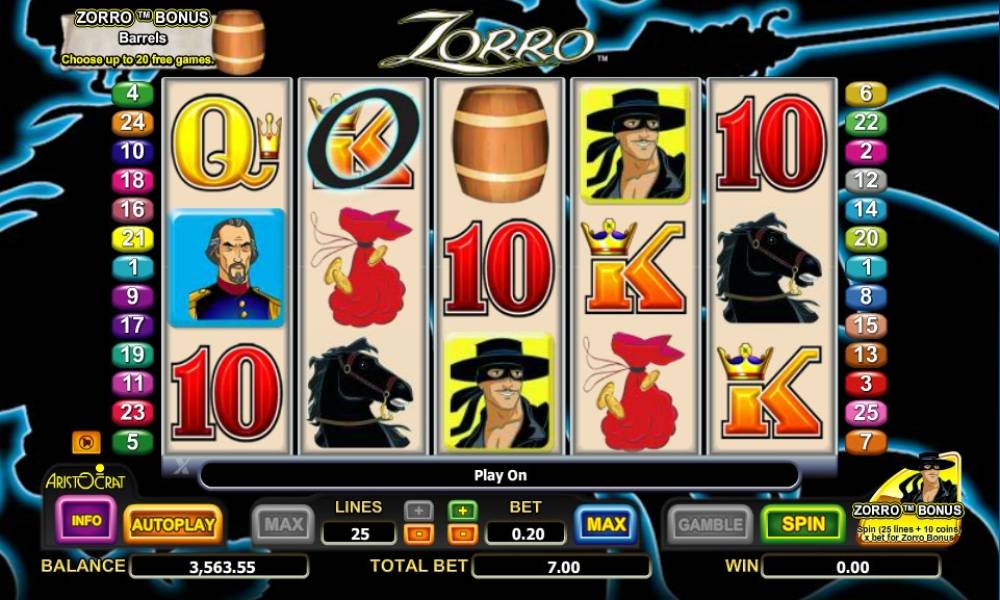Viewport: 1000px width, 600px height.
Task: Highlight payline 21 yellow marker
Action: pyautogui.click(x=133, y=239)
